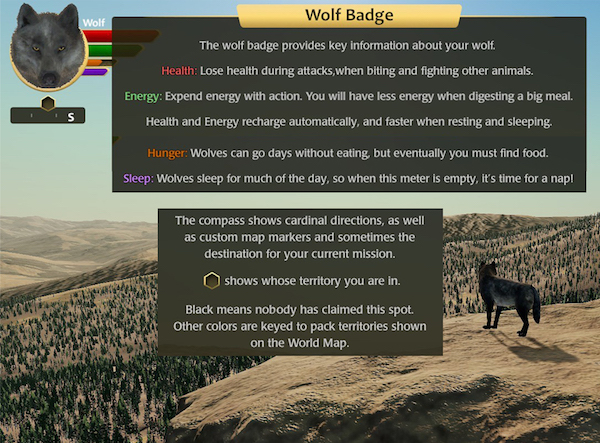The image size is (600, 443).
Task: Click the compass bar showing S
Action: point(48,117)
